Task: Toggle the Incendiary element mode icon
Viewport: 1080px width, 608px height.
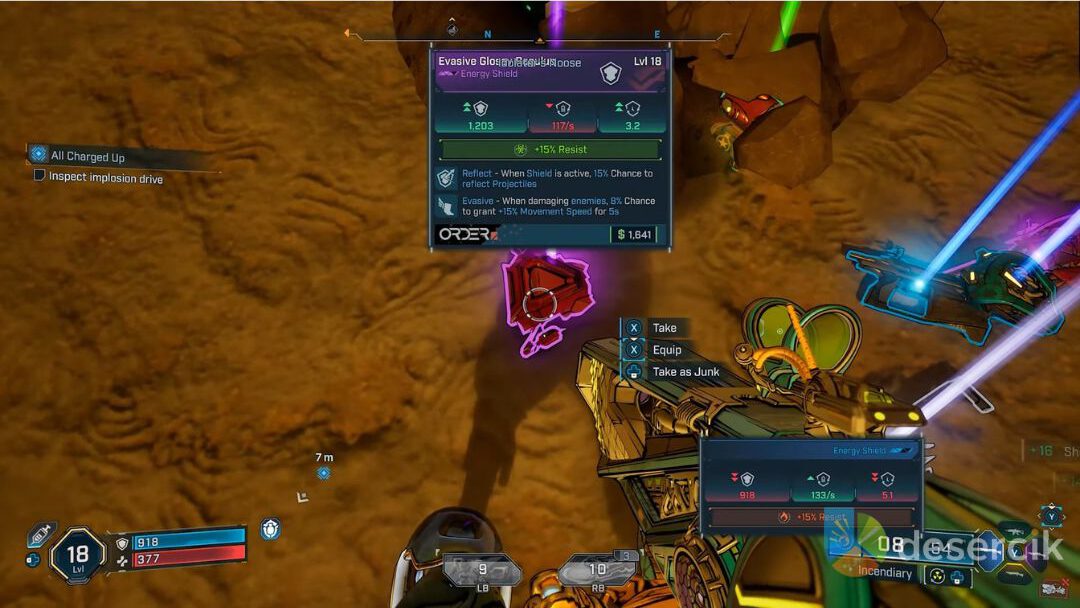Action: click(x=938, y=575)
